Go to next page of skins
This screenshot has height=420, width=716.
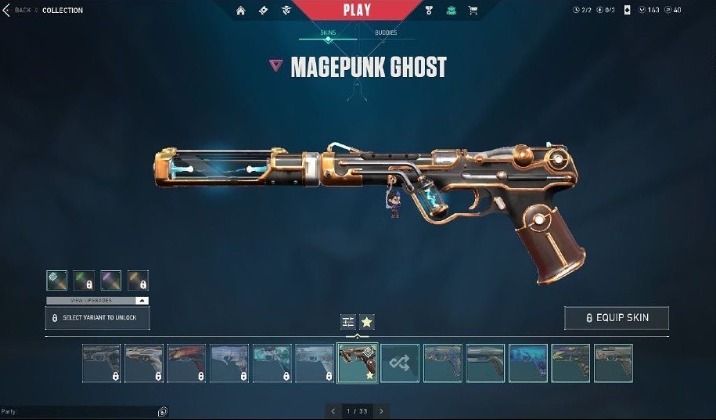point(381,410)
